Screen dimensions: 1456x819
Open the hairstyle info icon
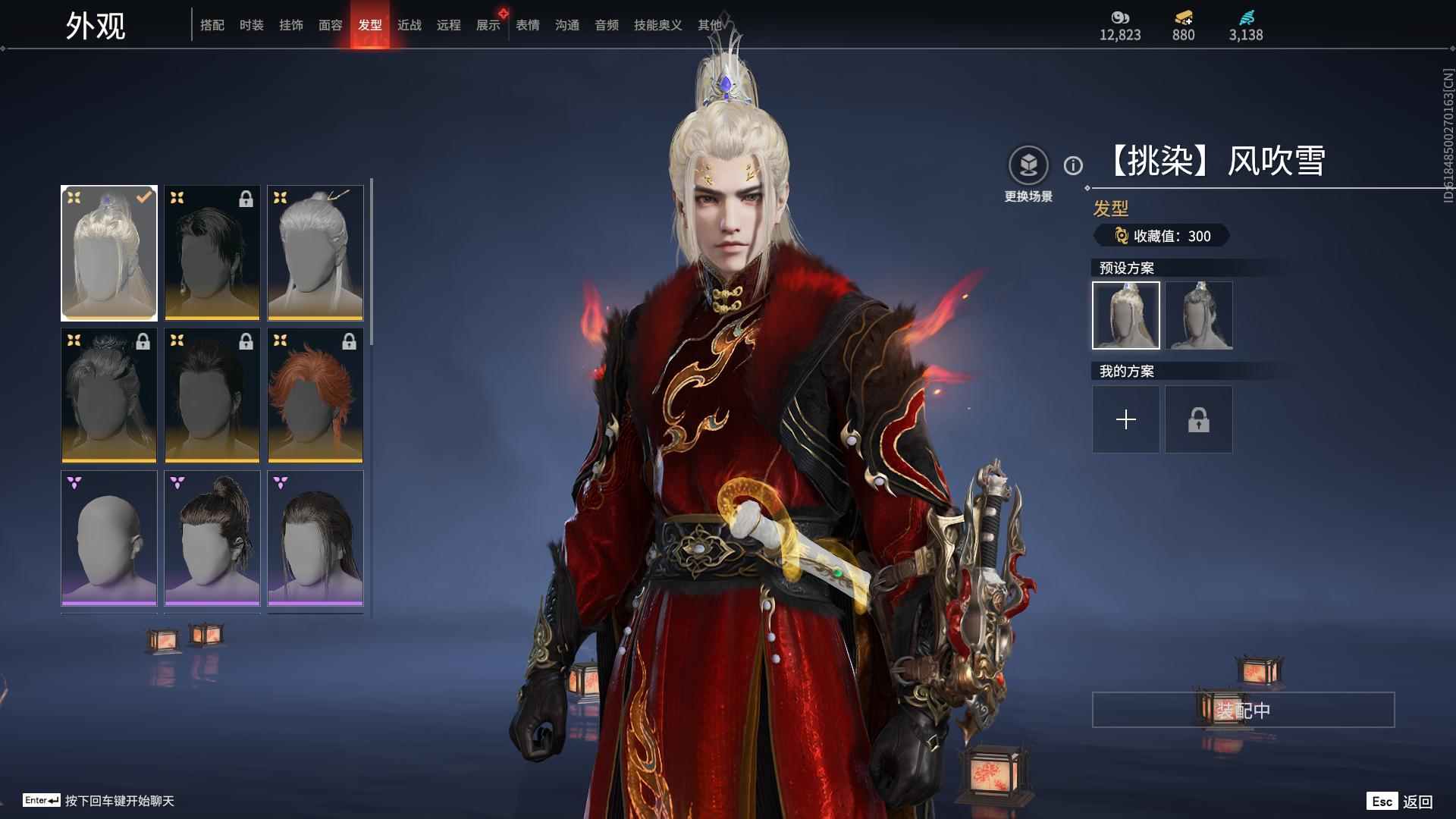1073,165
